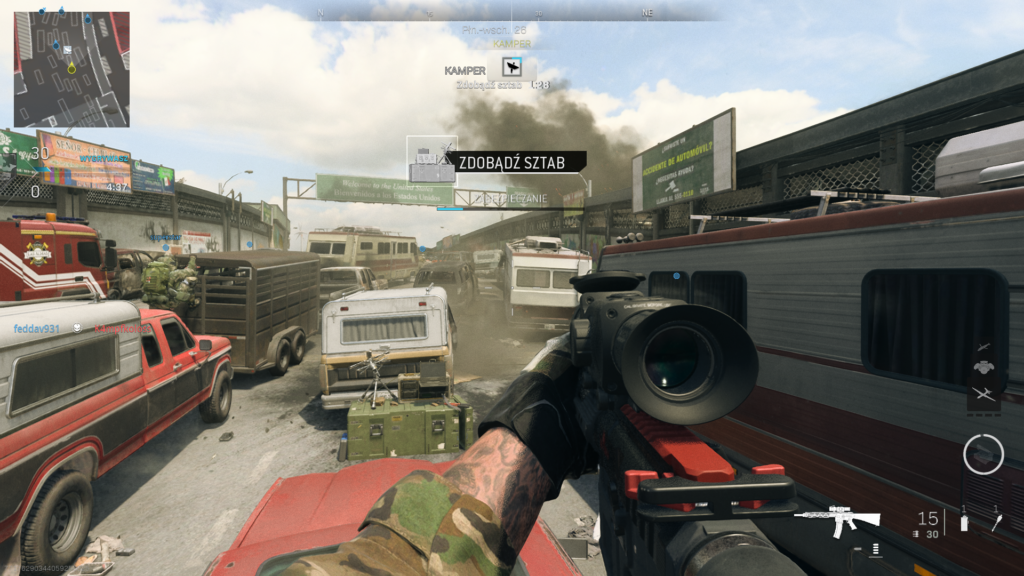This screenshot has width=1024, height=576.
Task: Select the middle killstreak icon
Action: tap(983, 369)
